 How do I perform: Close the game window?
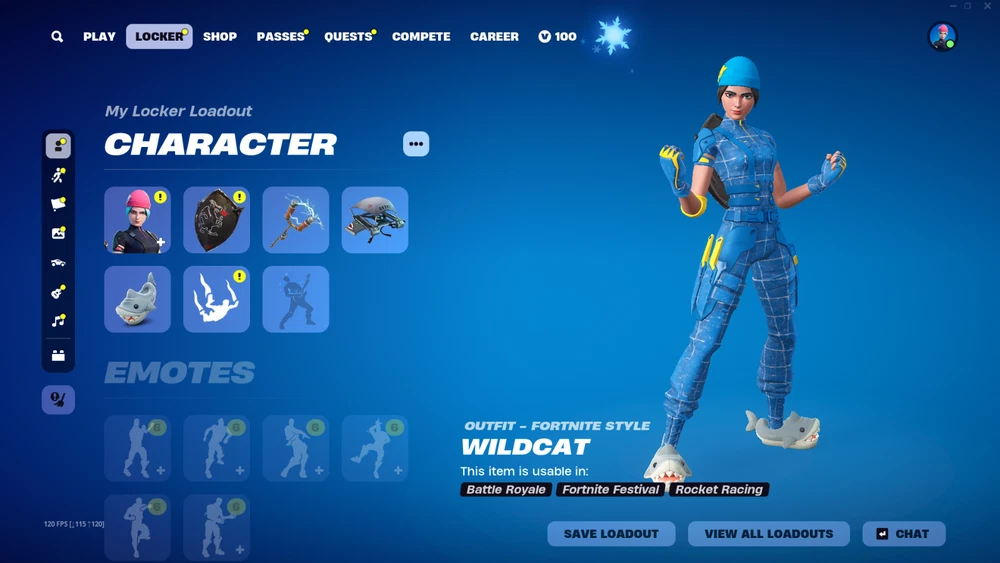tap(988, 6)
